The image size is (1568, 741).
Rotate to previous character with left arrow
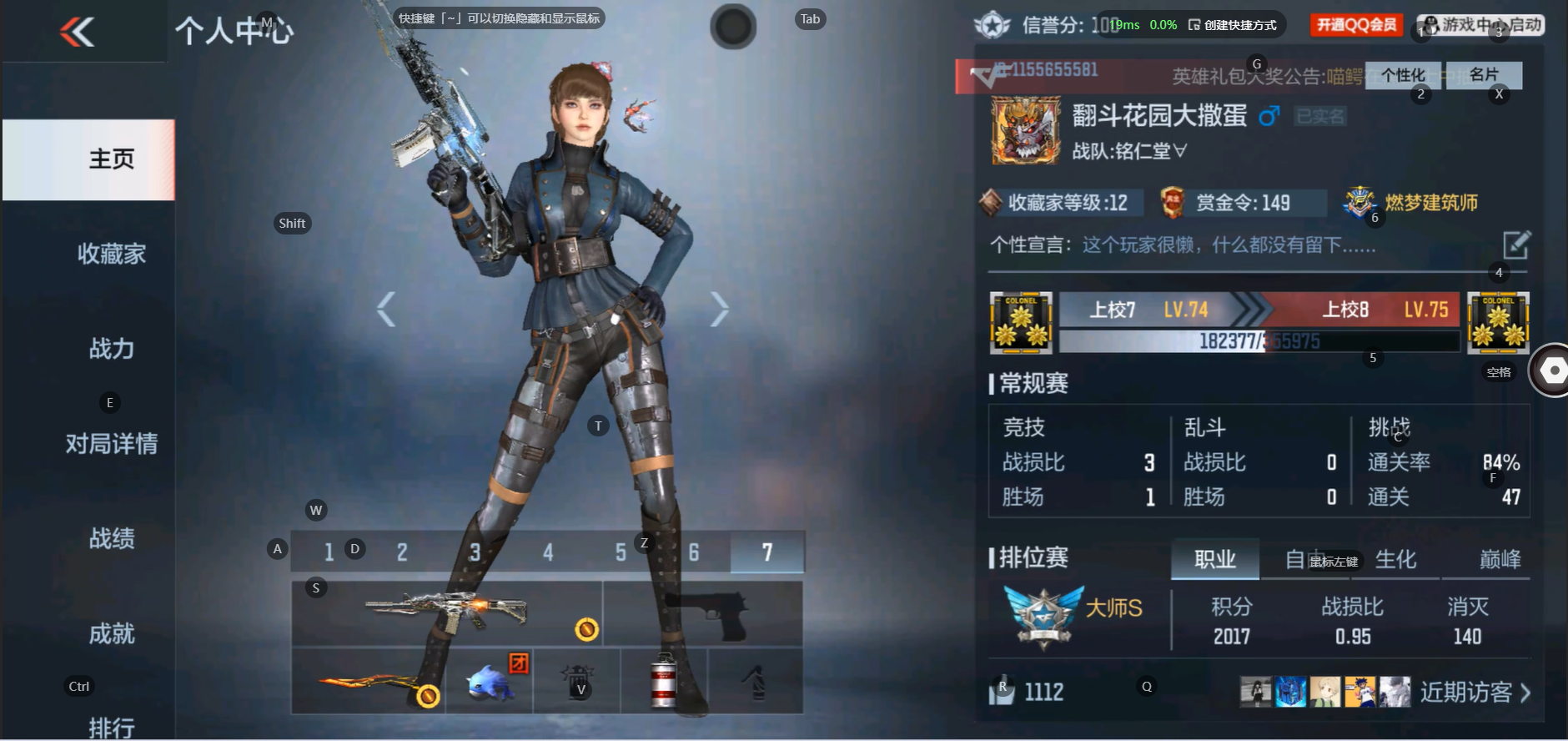(385, 310)
